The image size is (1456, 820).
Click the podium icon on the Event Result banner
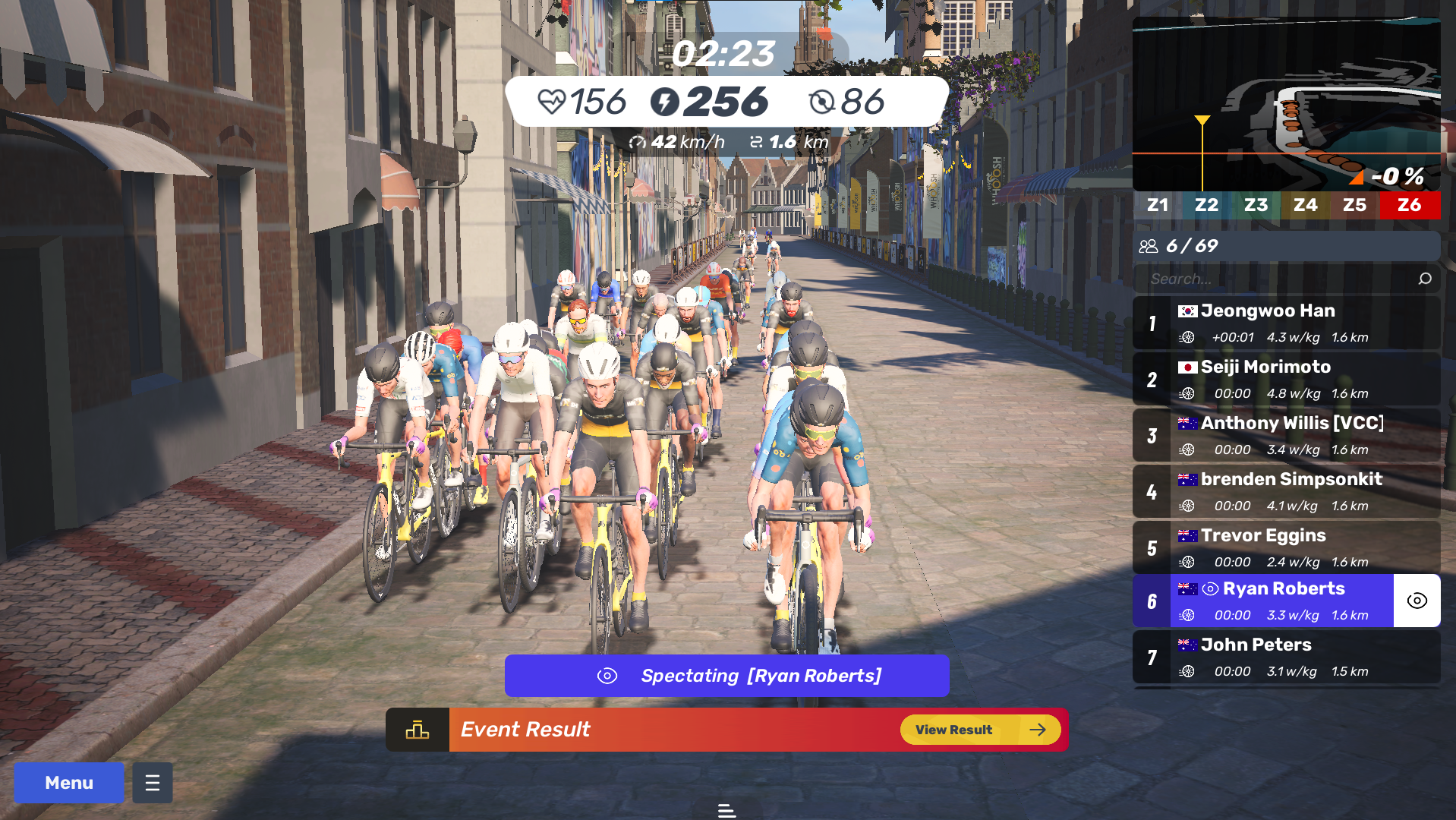pyautogui.click(x=416, y=729)
